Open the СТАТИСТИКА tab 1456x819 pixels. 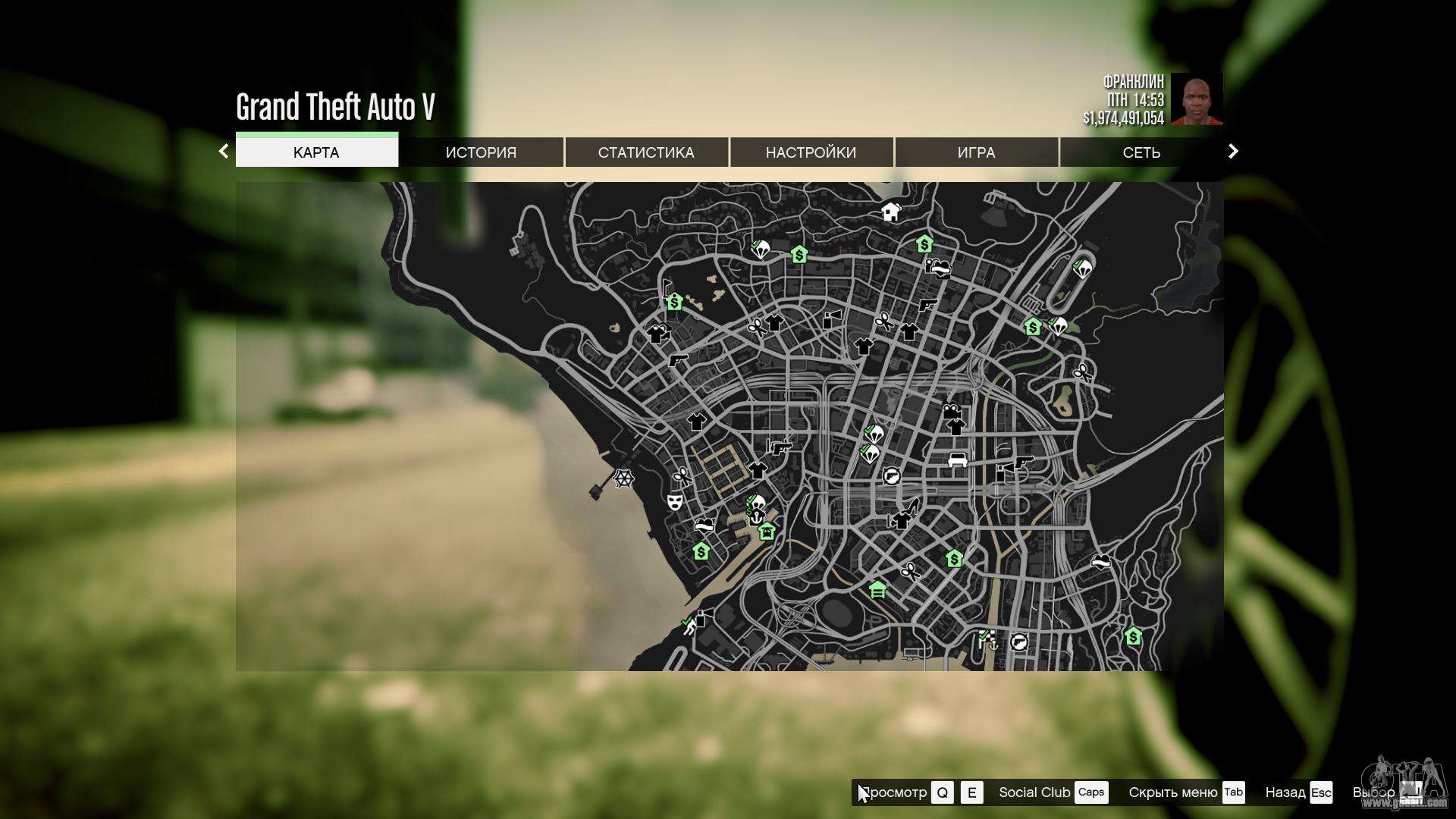tap(646, 152)
